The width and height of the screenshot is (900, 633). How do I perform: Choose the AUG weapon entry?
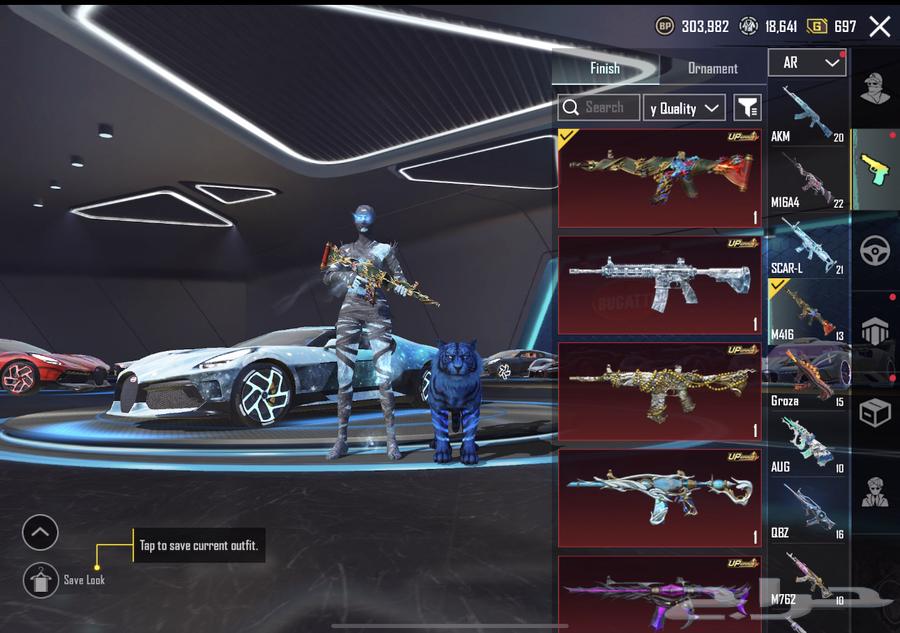pyautogui.click(x=808, y=444)
